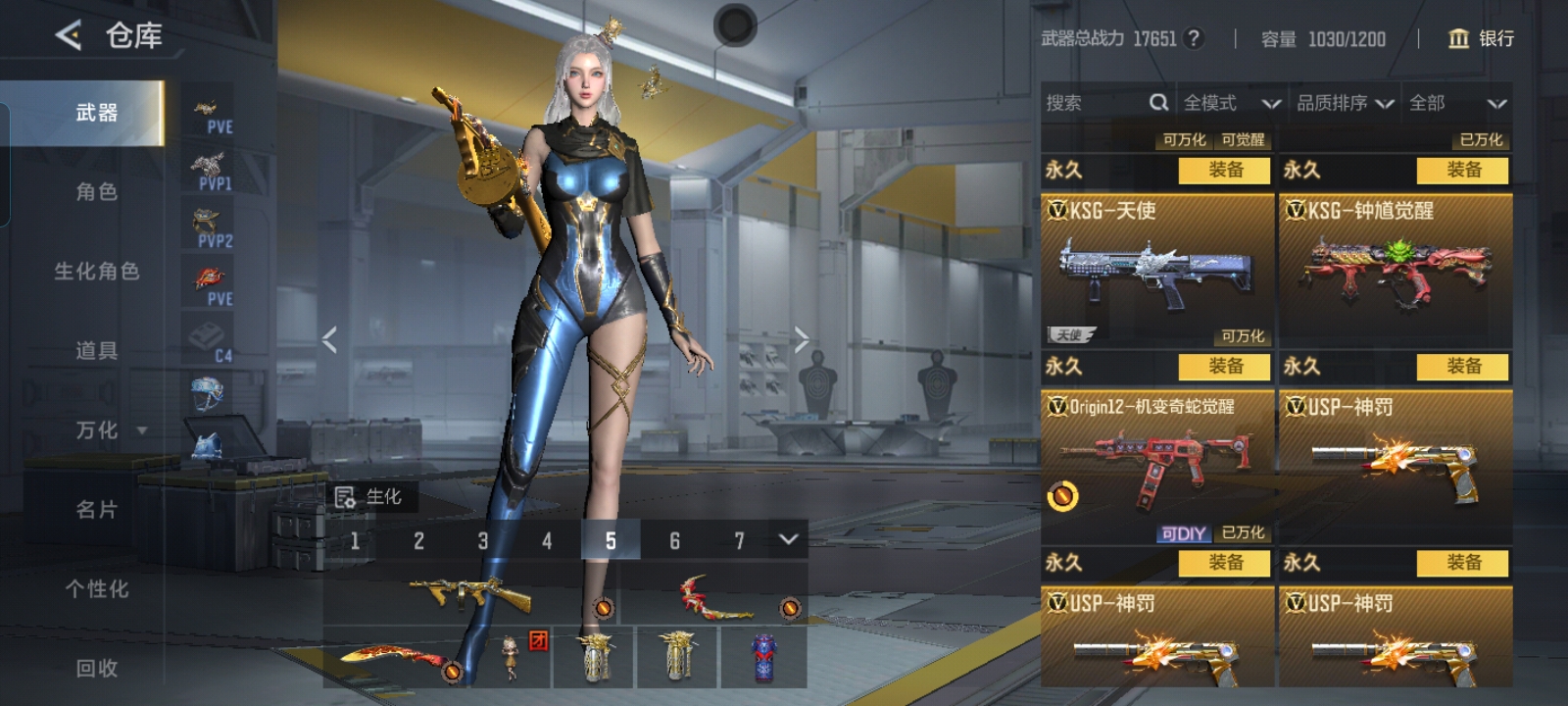Go to the 回收 section
This screenshot has width=1568, height=706.
[96, 669]
